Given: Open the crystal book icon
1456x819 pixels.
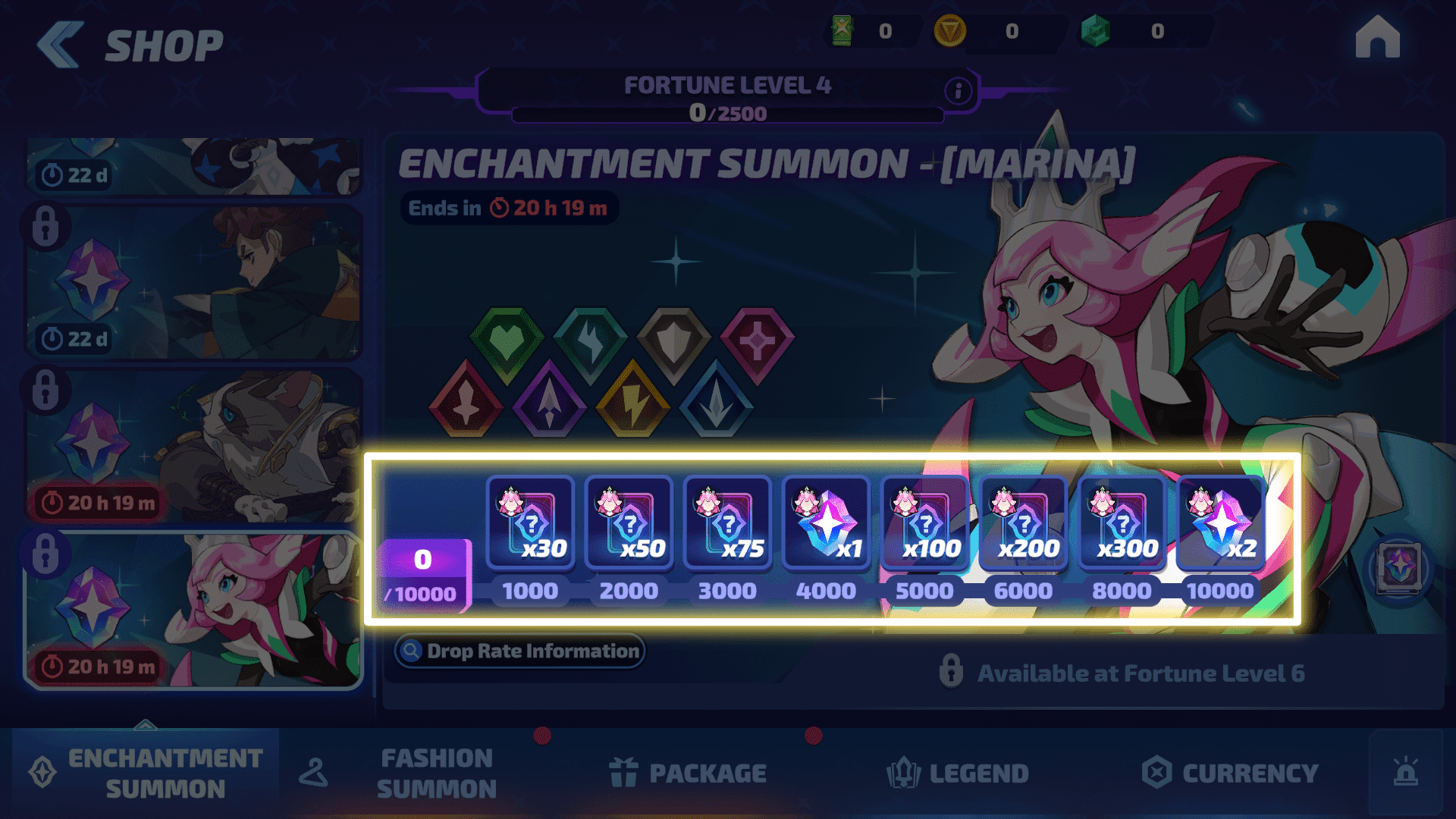Looking at the screenshot, I should click(x=1399, y=568).
